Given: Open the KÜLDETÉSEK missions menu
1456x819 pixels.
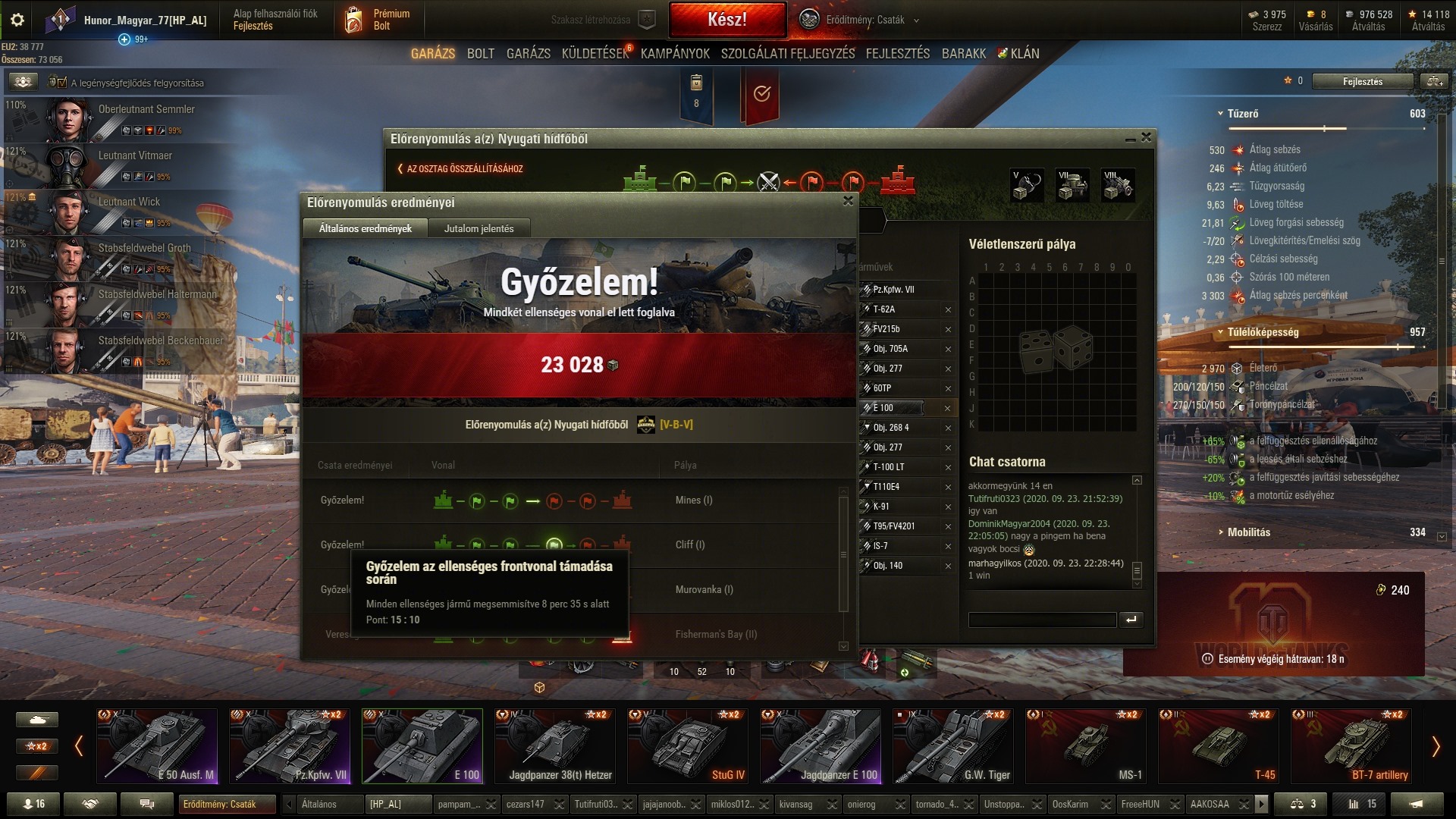Looking at the screenshot, I should [x=595, y=54].
